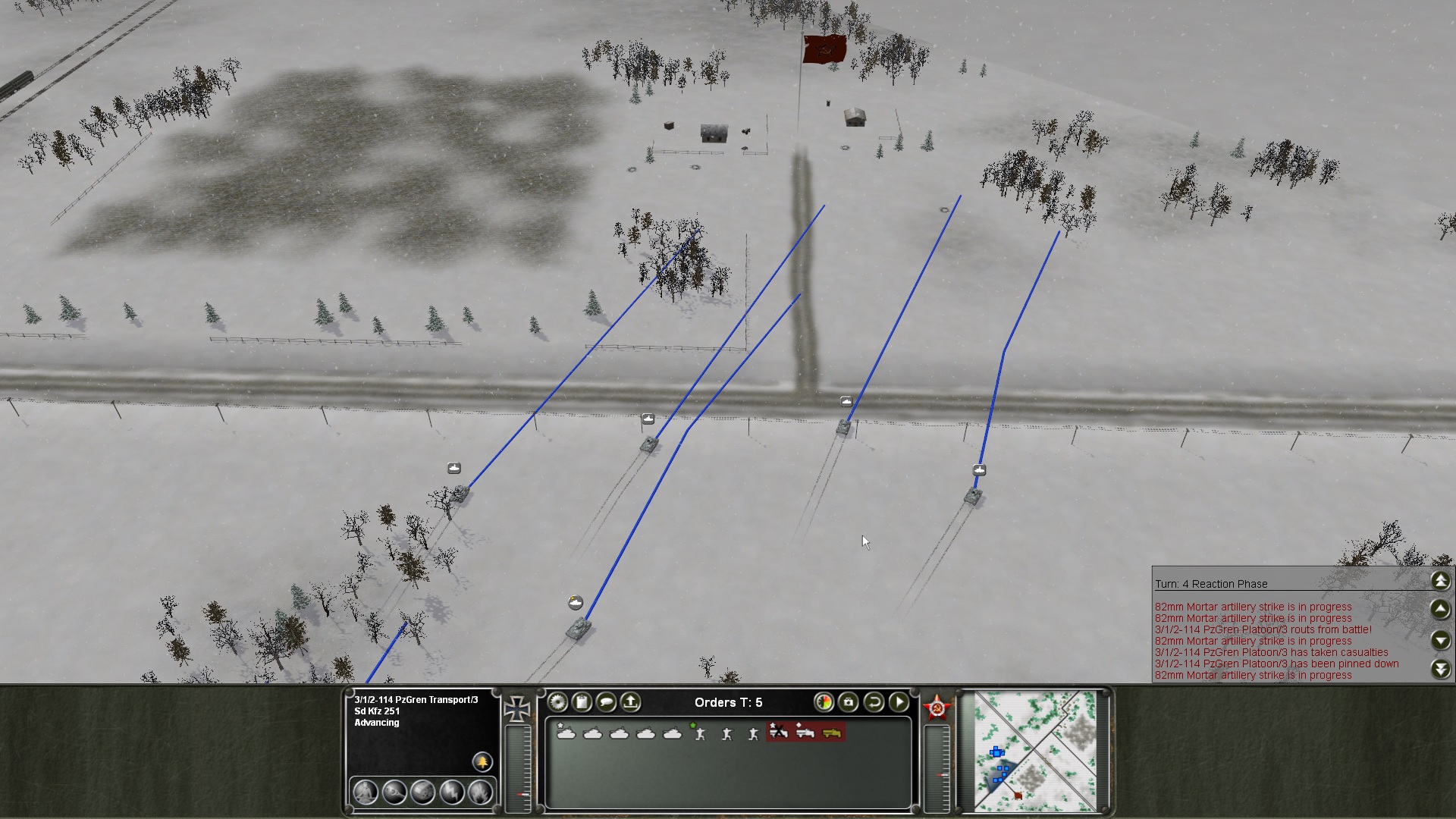
Task: Open the clipboard briefing button
Action: point(582,702)
